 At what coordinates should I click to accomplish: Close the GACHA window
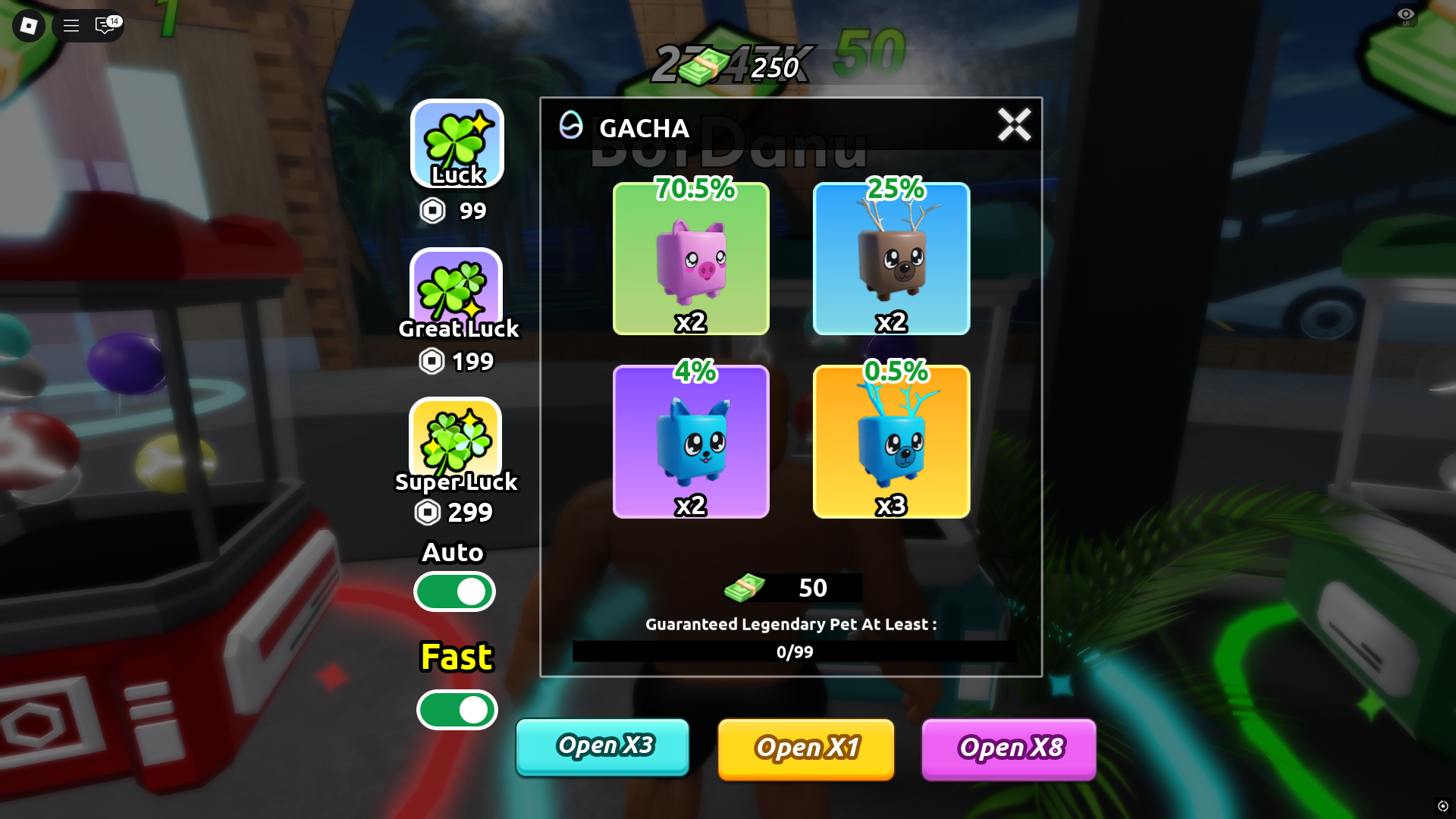pyautogui.click(x=1014, y=126)
